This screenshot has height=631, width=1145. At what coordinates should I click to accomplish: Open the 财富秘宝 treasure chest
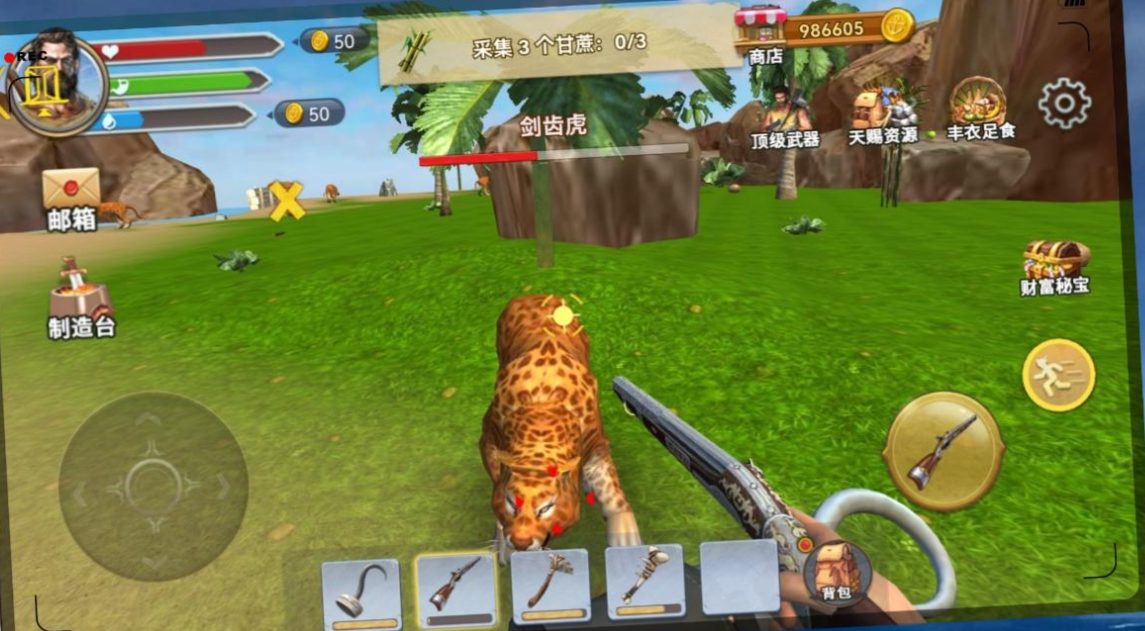[x=1054, y=266]
